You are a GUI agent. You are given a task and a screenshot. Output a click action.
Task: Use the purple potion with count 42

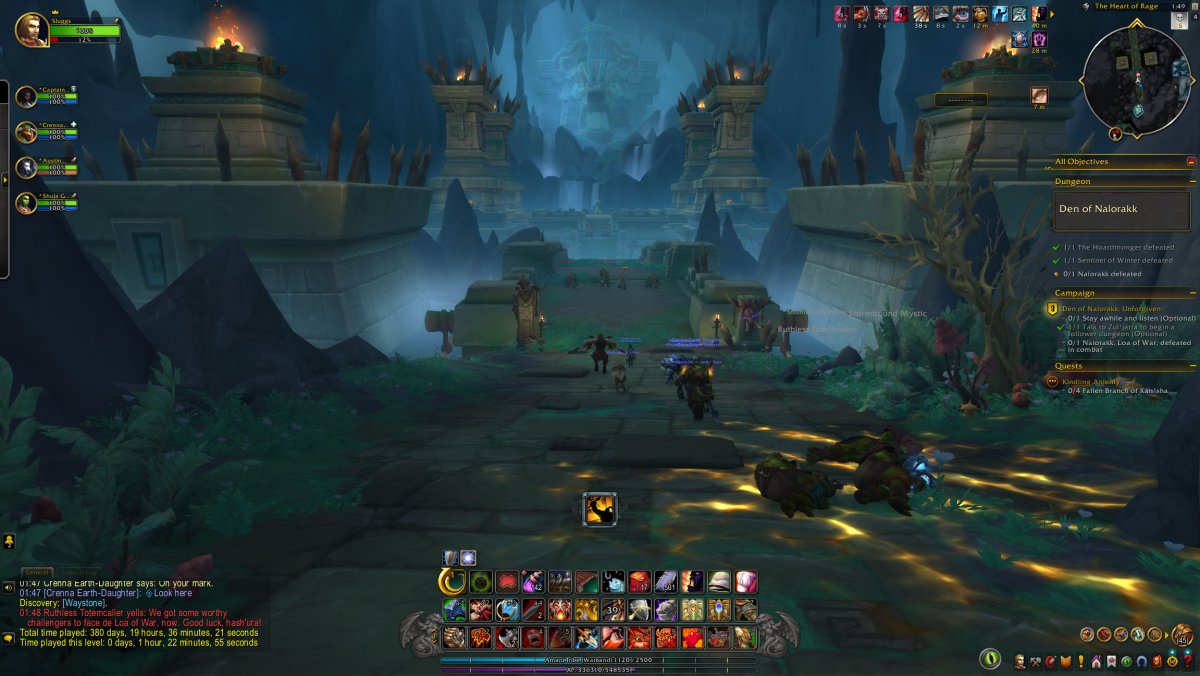[533, 582]
